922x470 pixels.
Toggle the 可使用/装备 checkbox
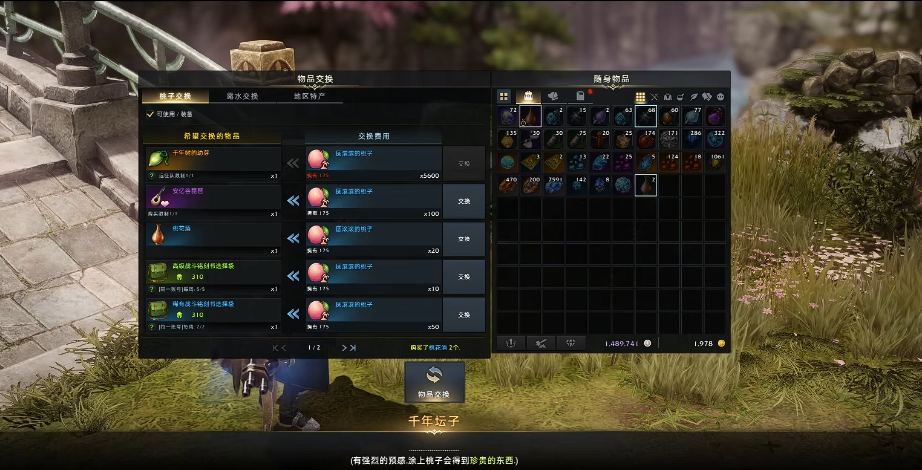click(x=151, y=114)
